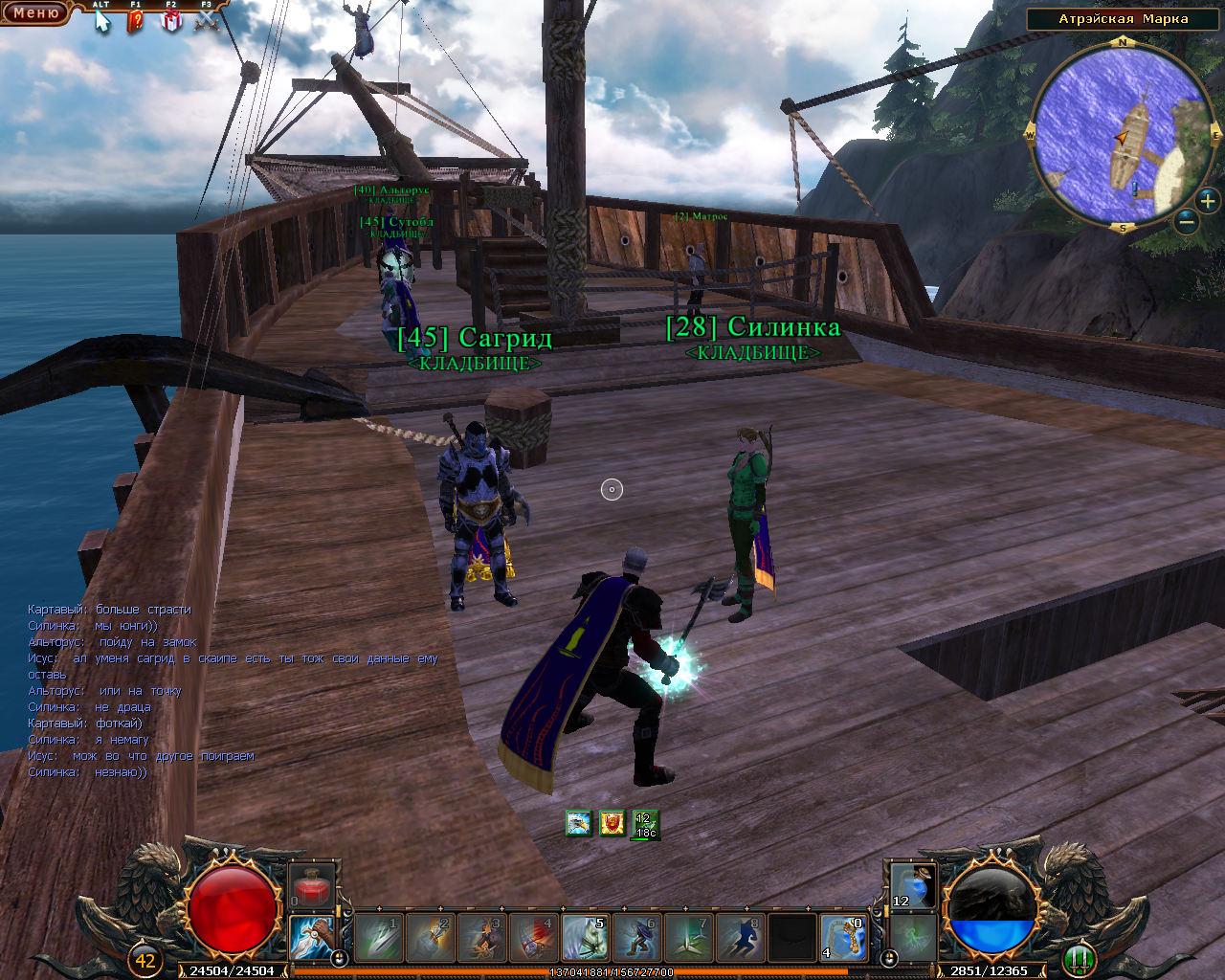Click the Атрэйская Марка zone label
The height and width of the screenshot is (980, 1225).
point(1123,19)
